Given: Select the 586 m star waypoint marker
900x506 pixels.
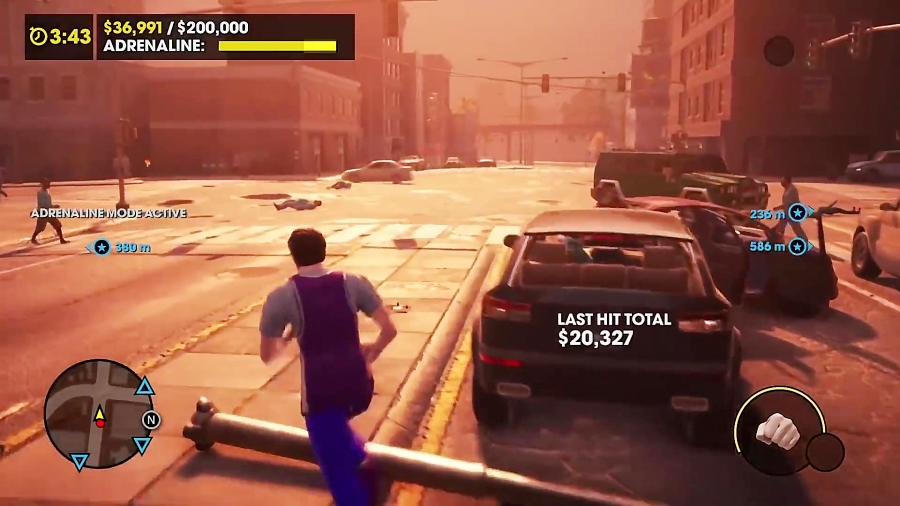Looking at the screenshot, I should [x=796, y=246].
